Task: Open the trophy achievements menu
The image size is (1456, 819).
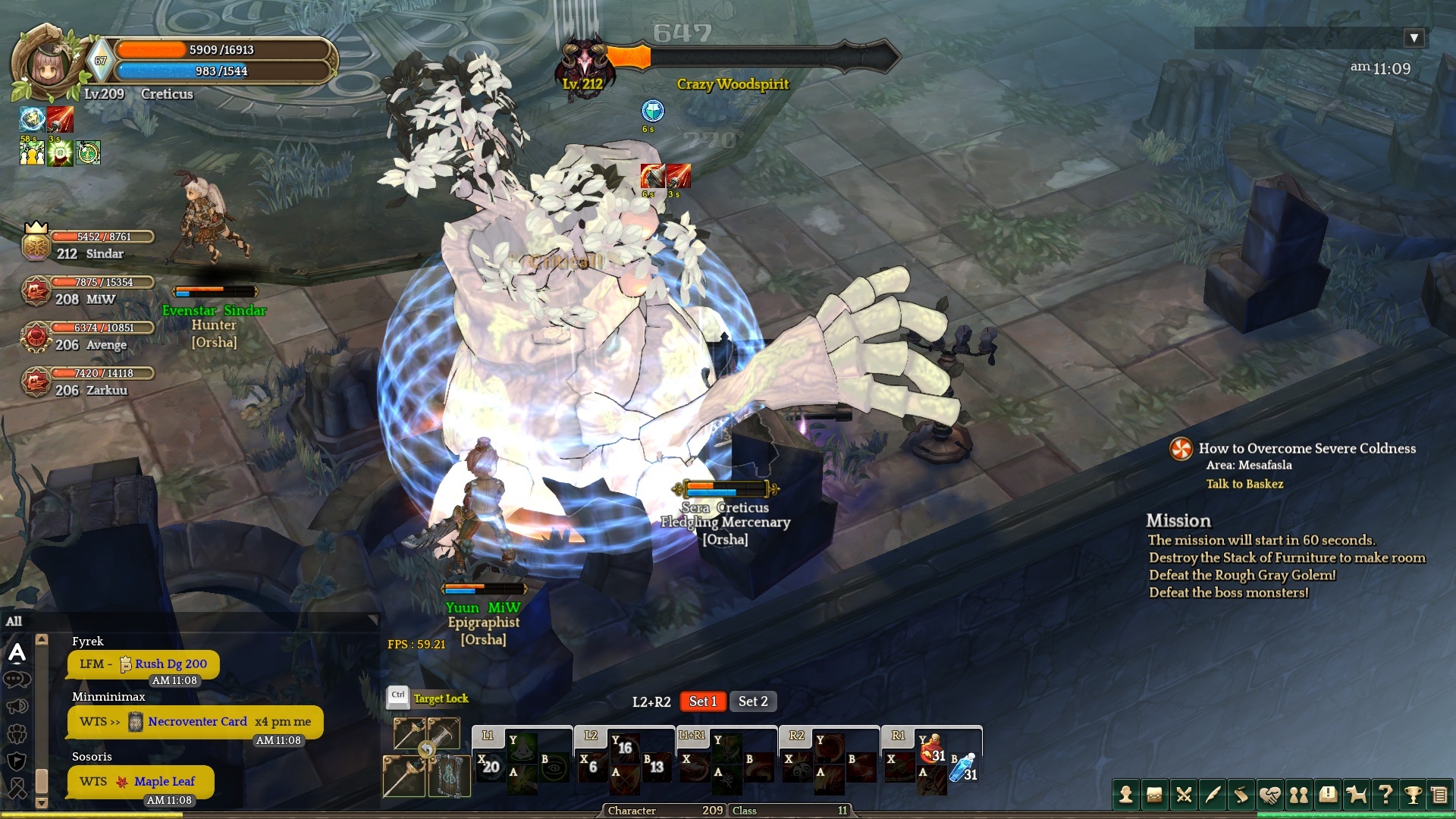Action: [x=1413, y=795]
